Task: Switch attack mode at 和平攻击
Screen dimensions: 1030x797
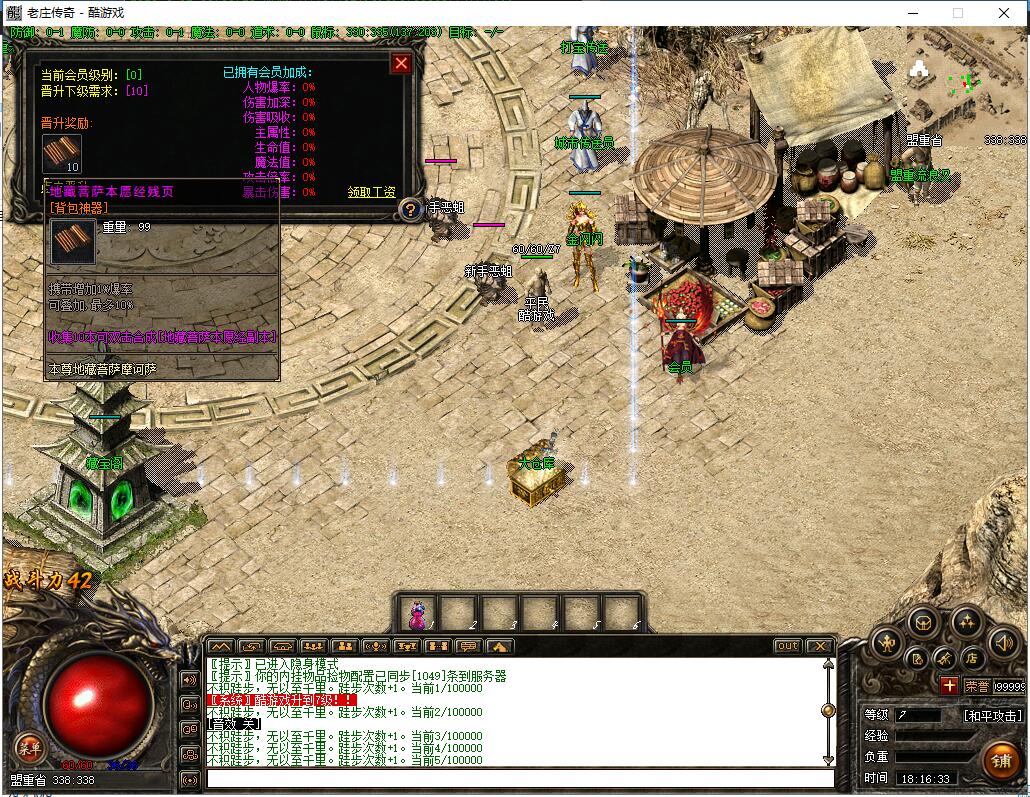Action: (x=992, y=716)
